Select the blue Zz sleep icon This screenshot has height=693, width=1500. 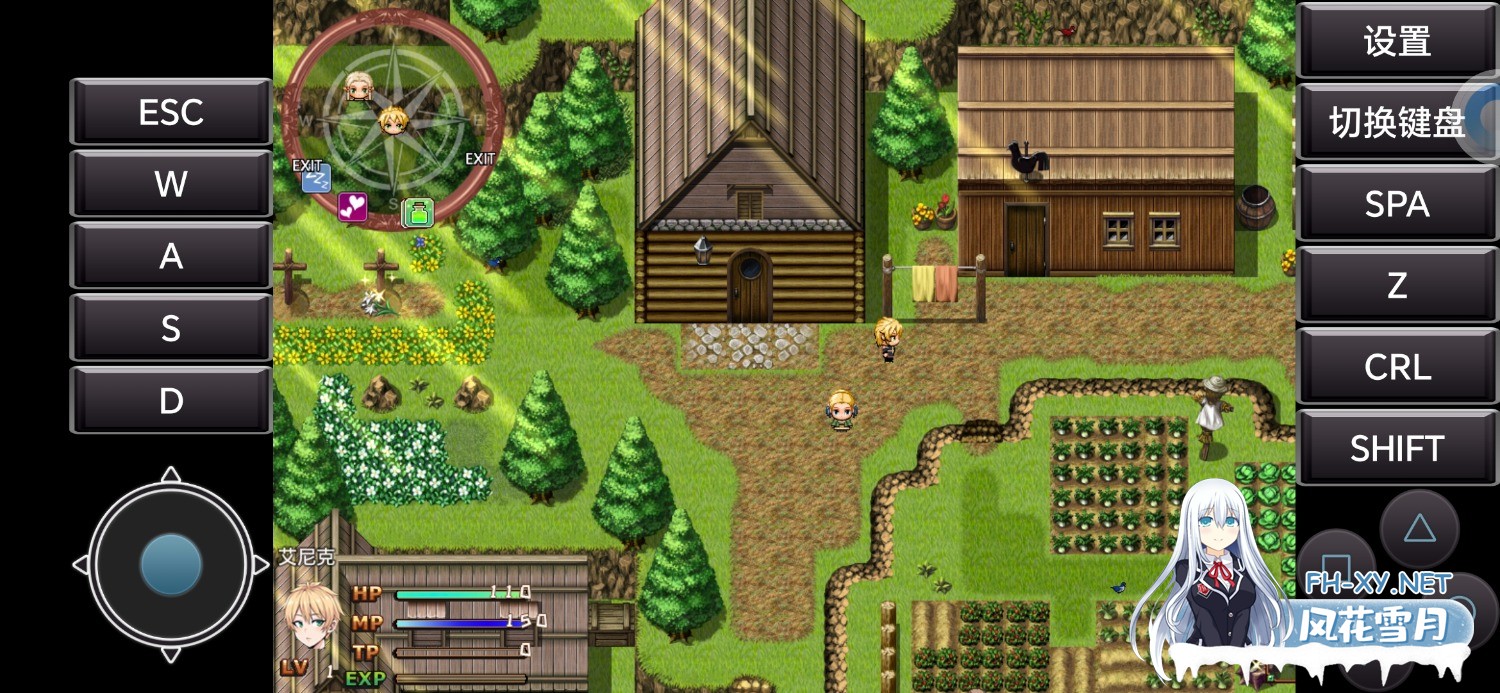tap(316, 180)
